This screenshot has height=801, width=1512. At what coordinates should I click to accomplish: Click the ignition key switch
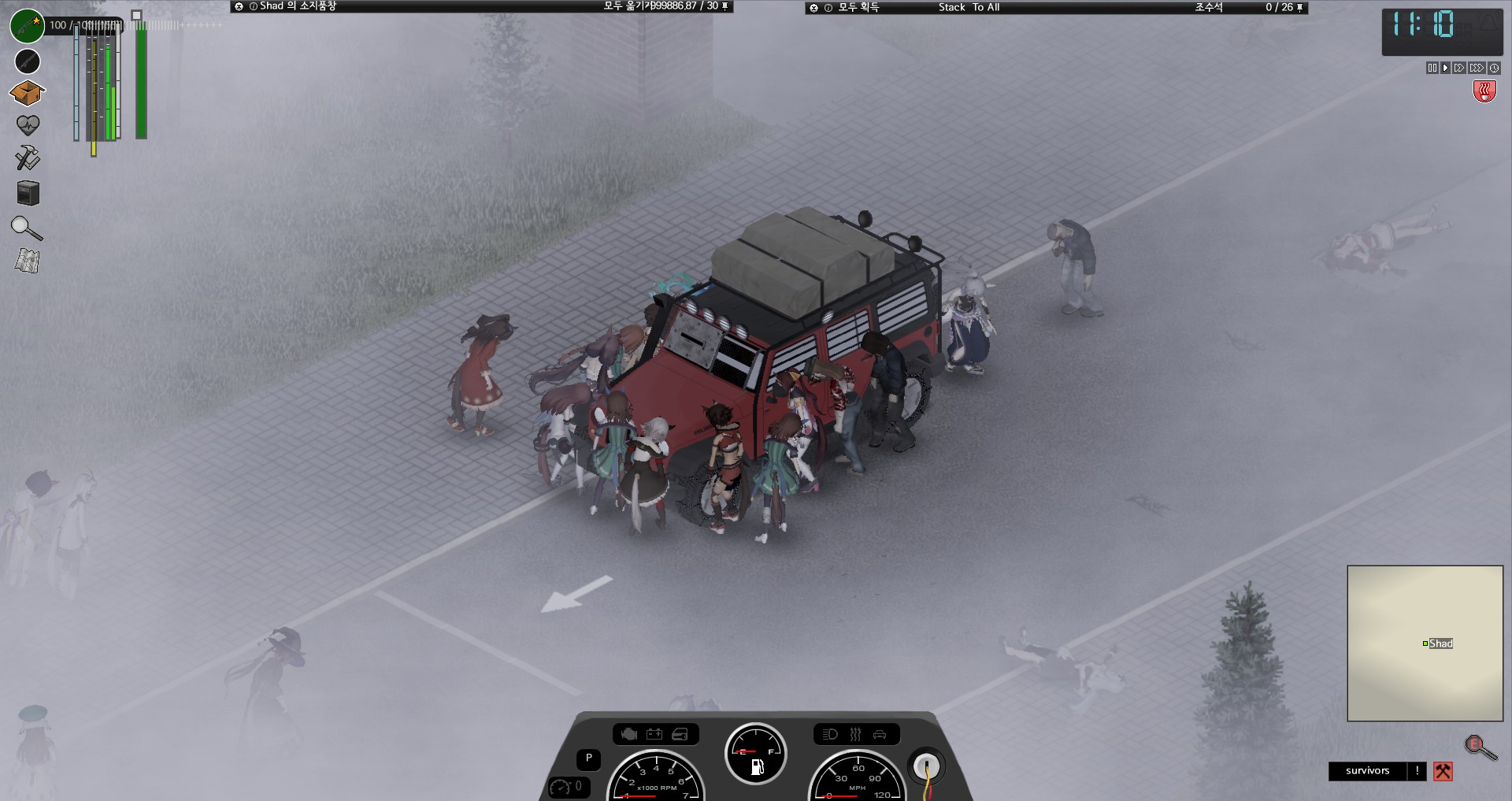coord(927,765)
